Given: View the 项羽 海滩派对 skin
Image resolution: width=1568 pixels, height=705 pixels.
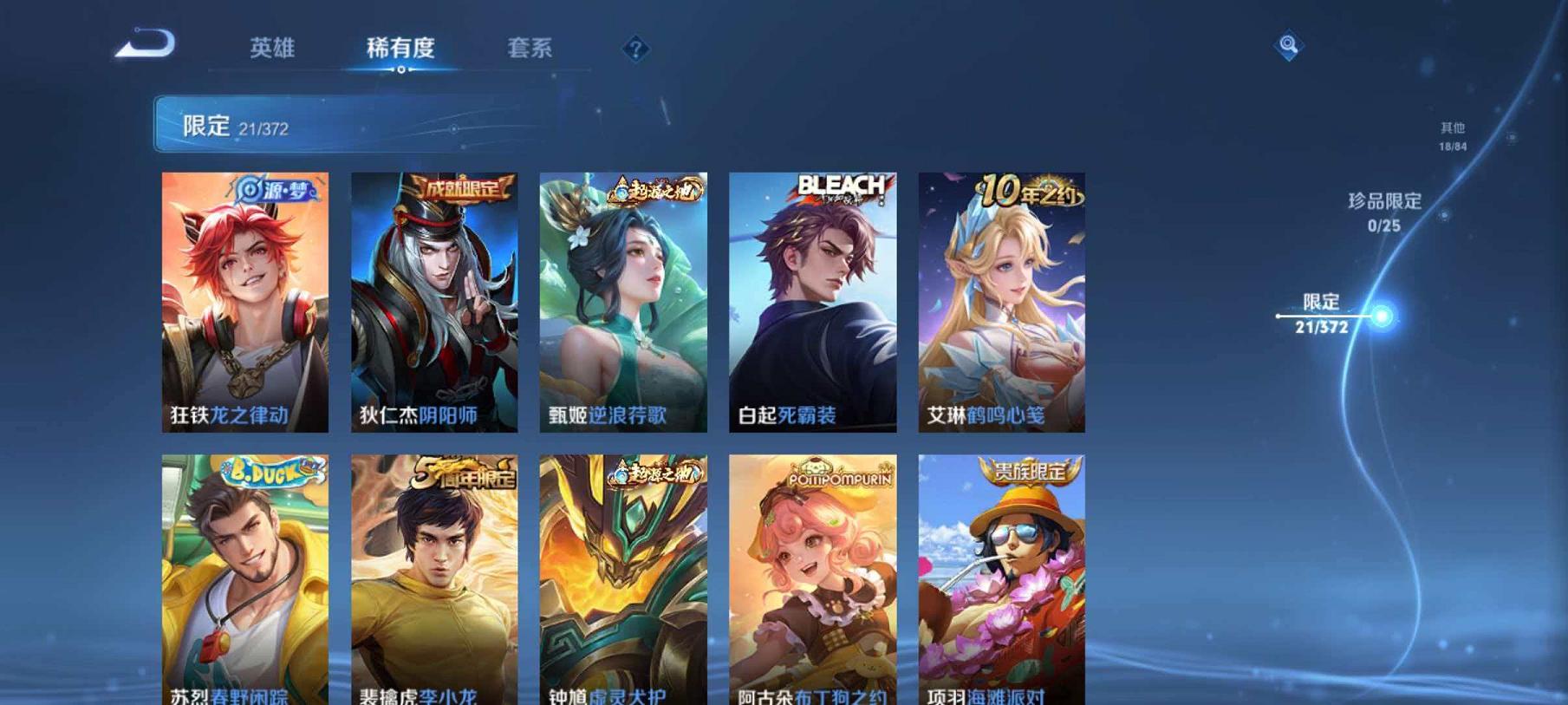Looking at the screenshot, I should (x=1001, y=581).
